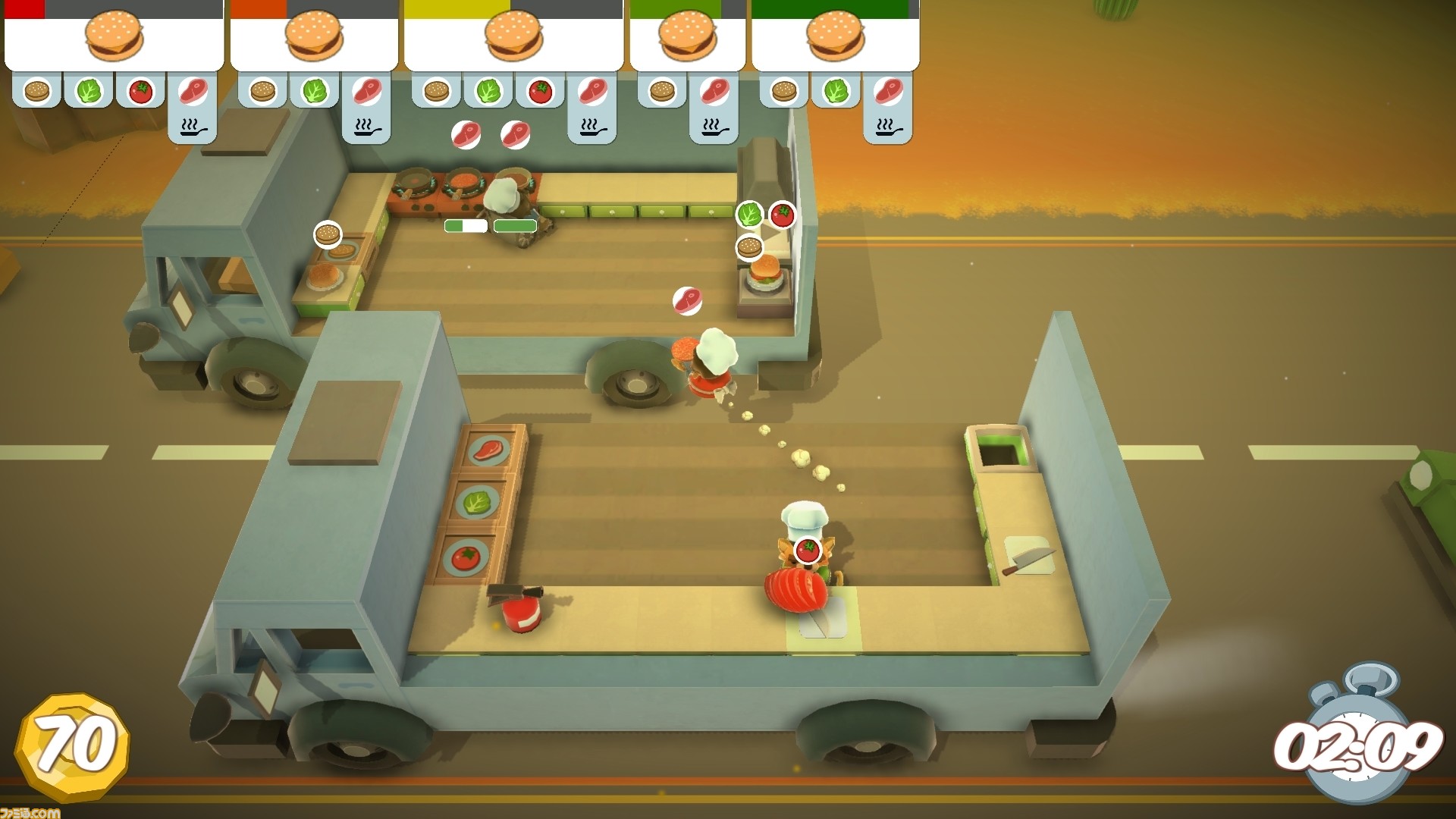Click the bubble icon showing the bun above the plate
The image size is (1456, 819).
pyautogui.click(x=326, y=236)
